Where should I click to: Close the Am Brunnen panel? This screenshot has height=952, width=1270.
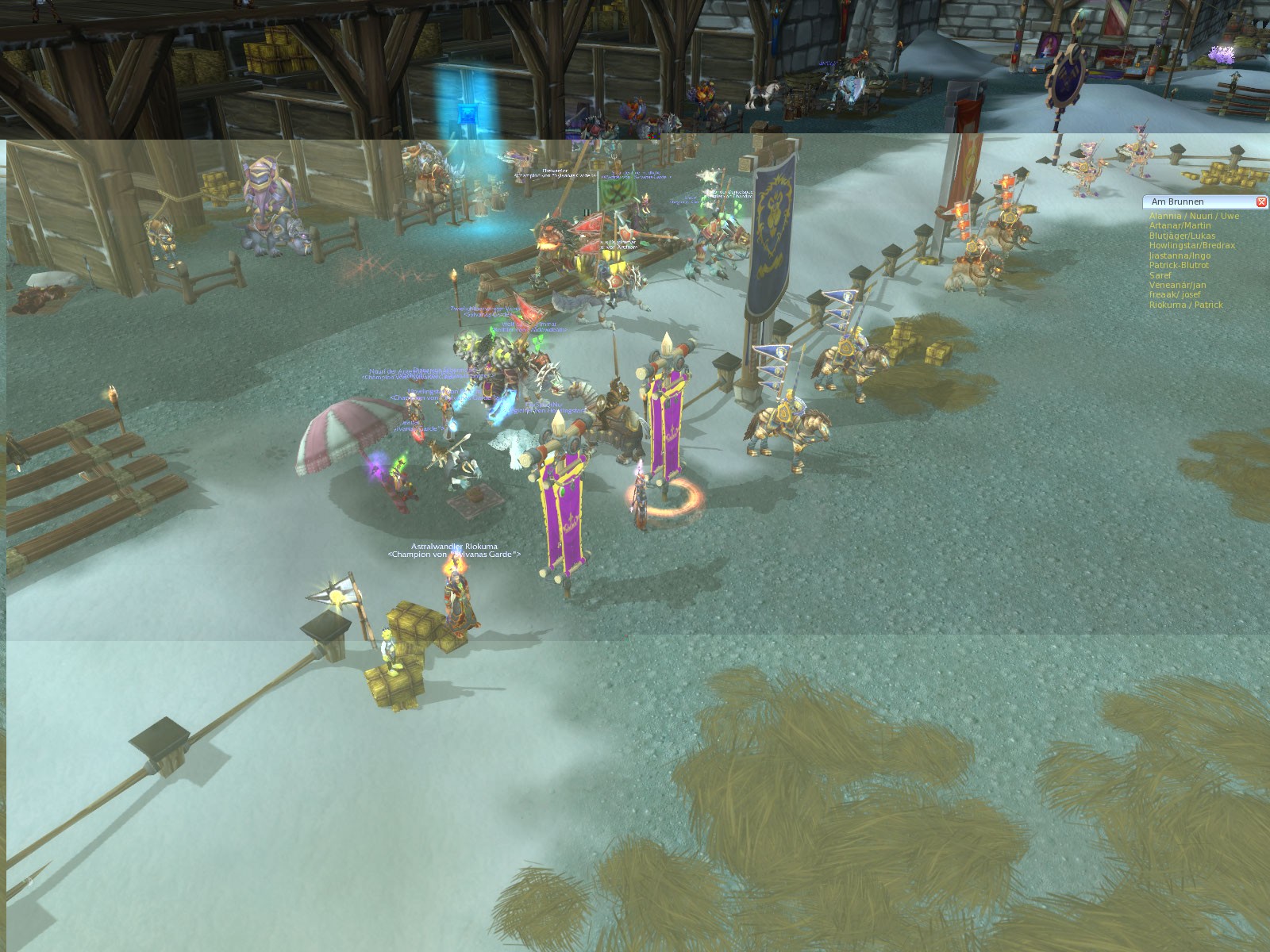[x=1262, y=202]
